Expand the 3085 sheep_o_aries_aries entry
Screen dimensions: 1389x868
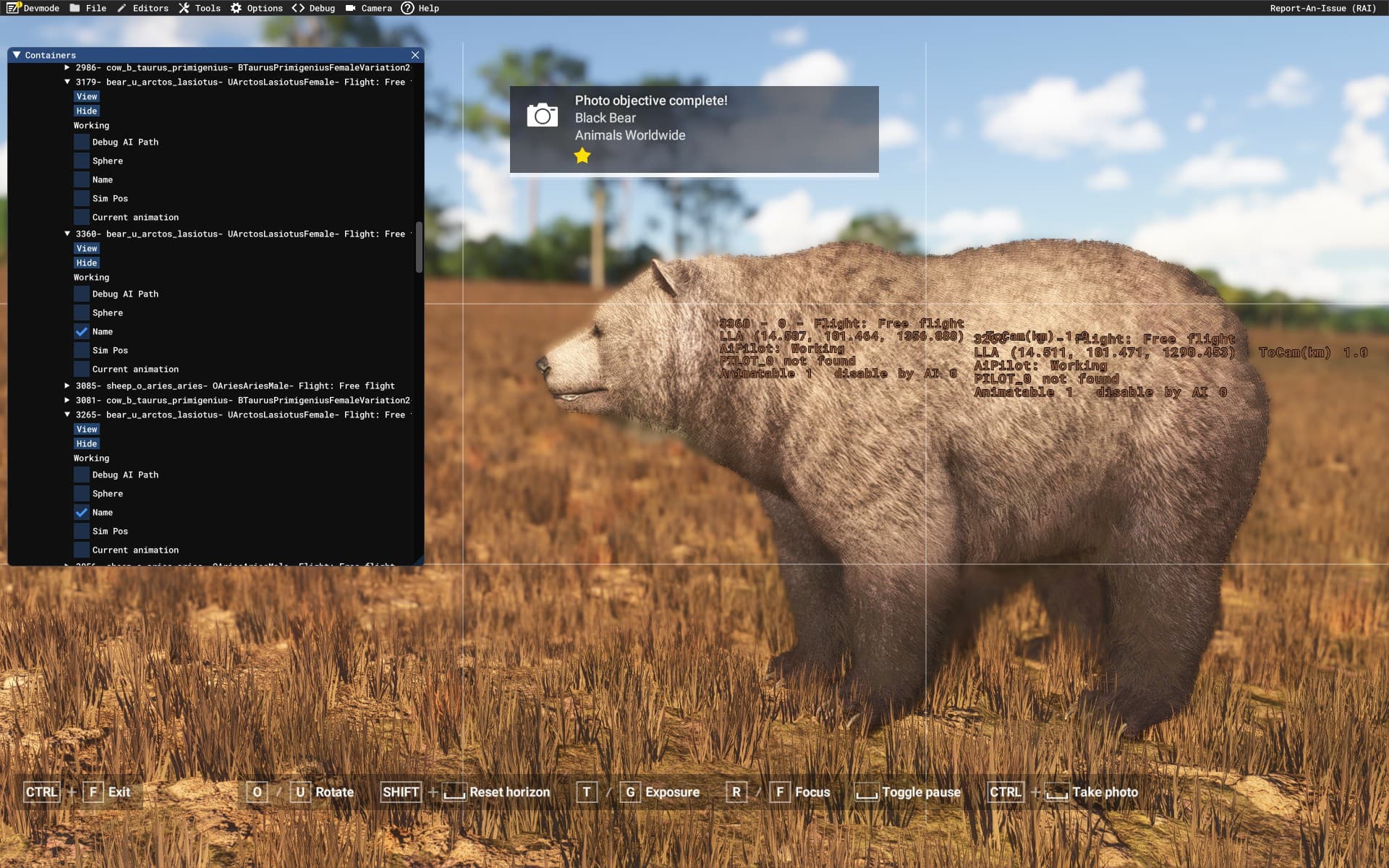click(x=67, y=386)
